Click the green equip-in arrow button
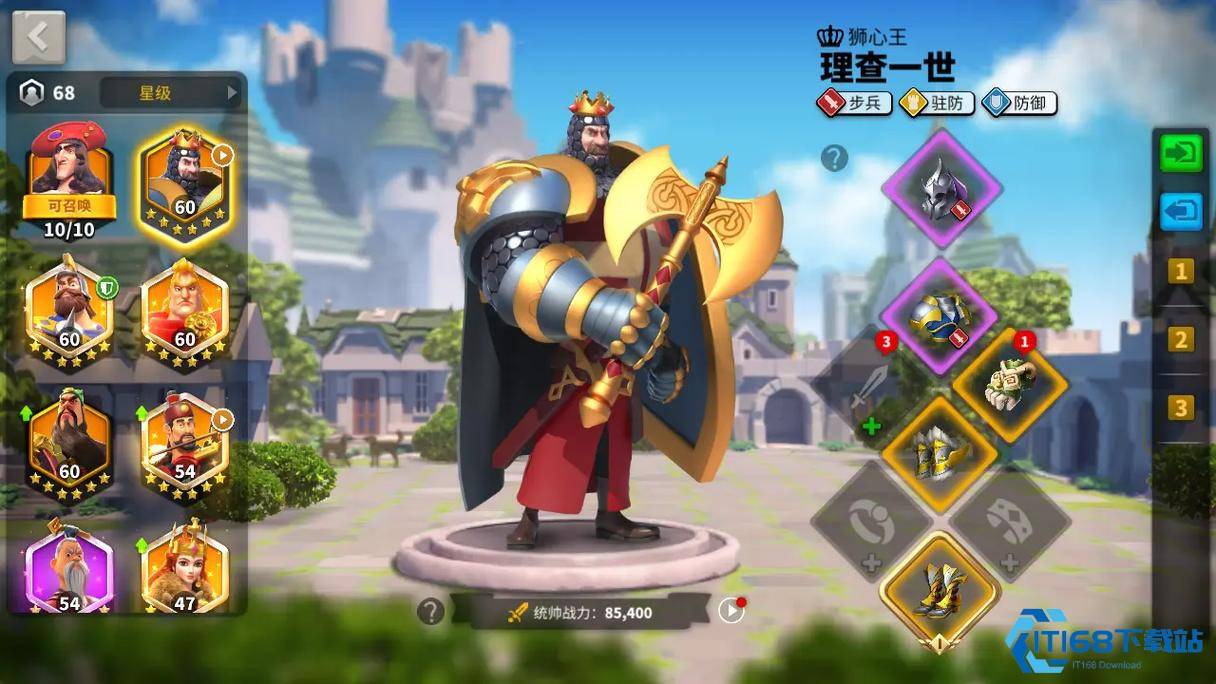 pyautogui.click(x=1181, y=153)
